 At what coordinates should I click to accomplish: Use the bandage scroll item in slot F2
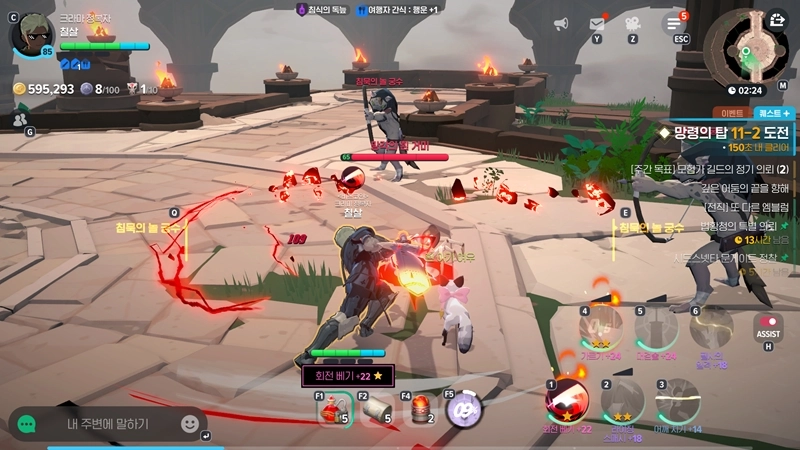375,410
